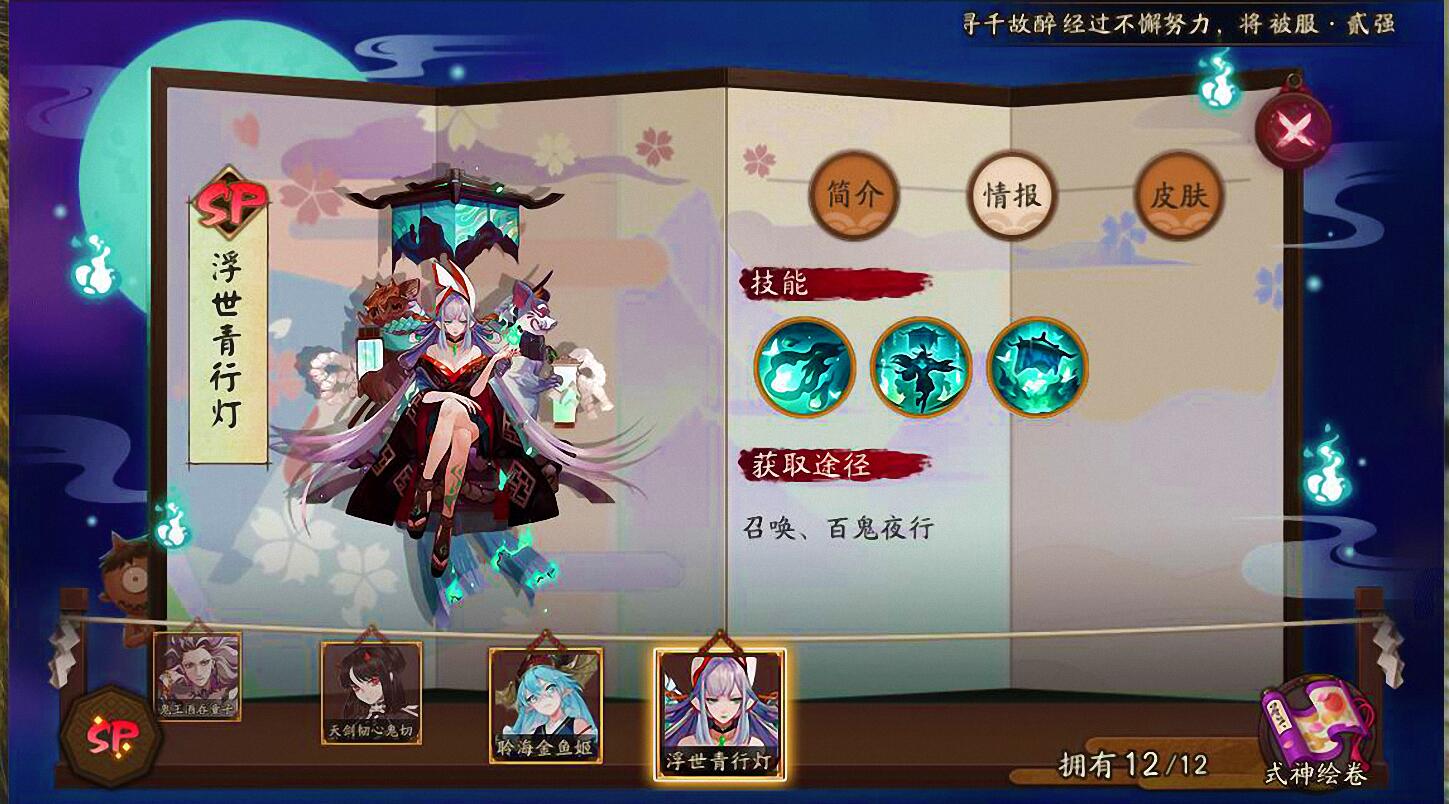Click the SP medallion badge at bottom left
Viewport: 1449px width, 804px height.
(x=113, y=737)
